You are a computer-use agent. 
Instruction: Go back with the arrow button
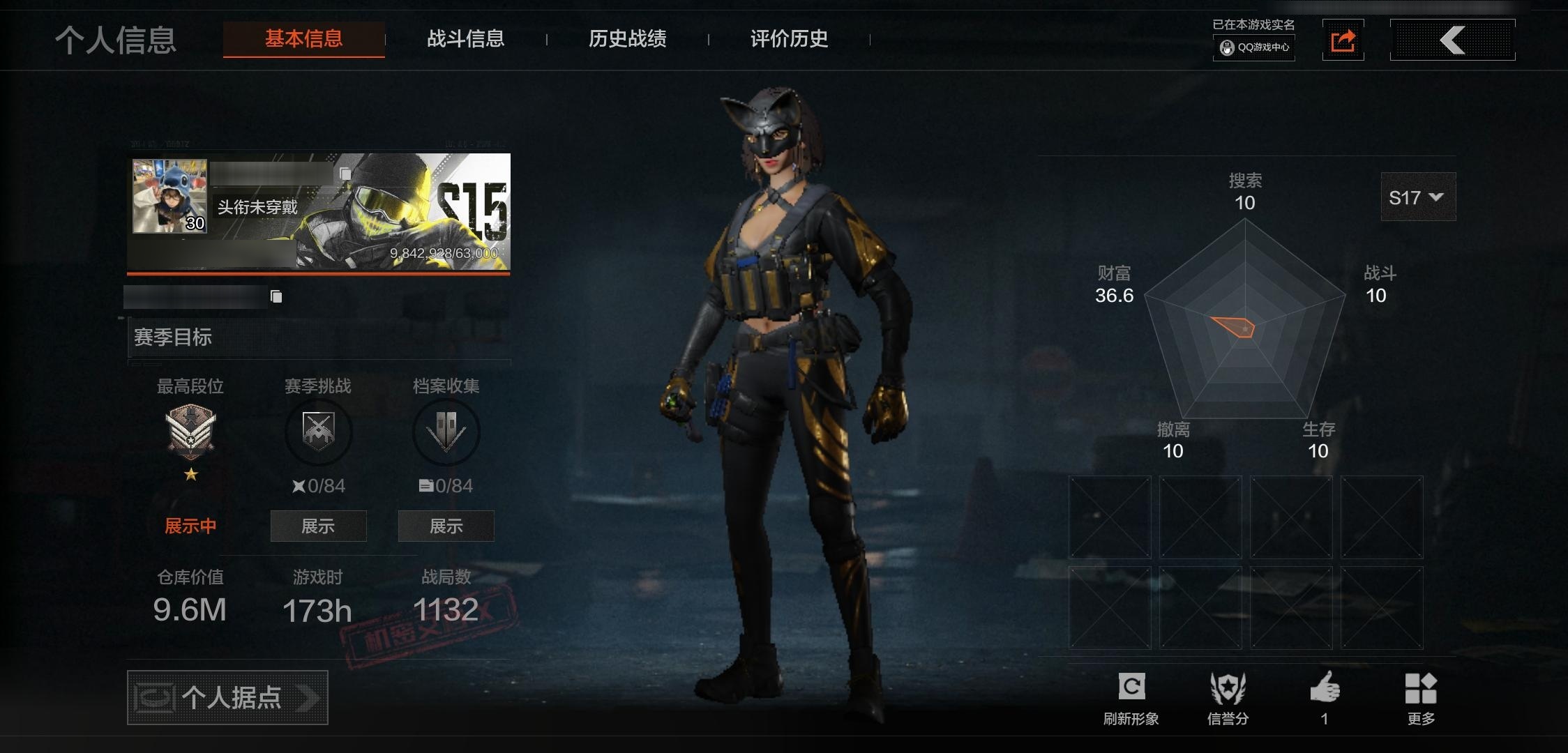click(1452, 40)
